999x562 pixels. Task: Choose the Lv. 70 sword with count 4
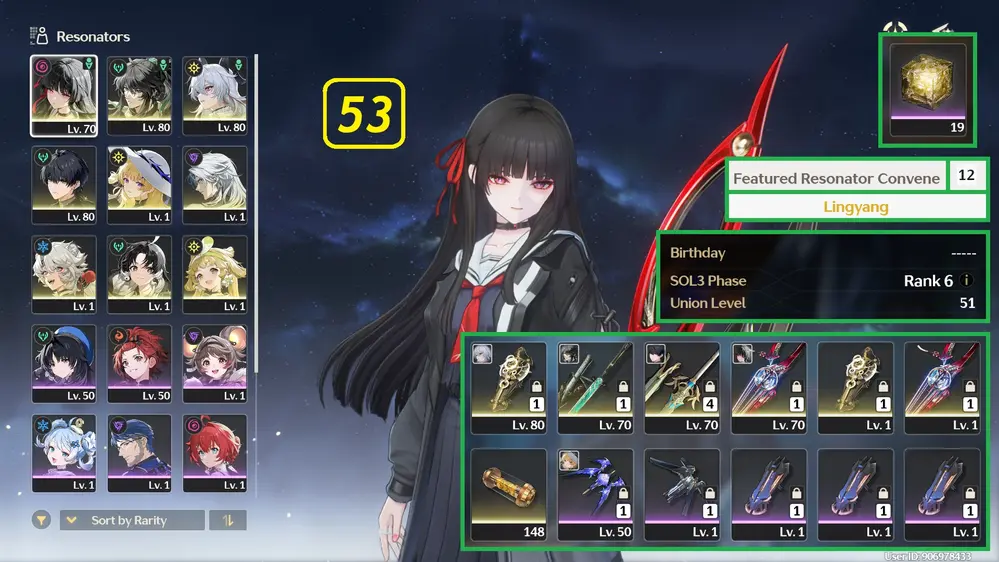click(681, 387)
